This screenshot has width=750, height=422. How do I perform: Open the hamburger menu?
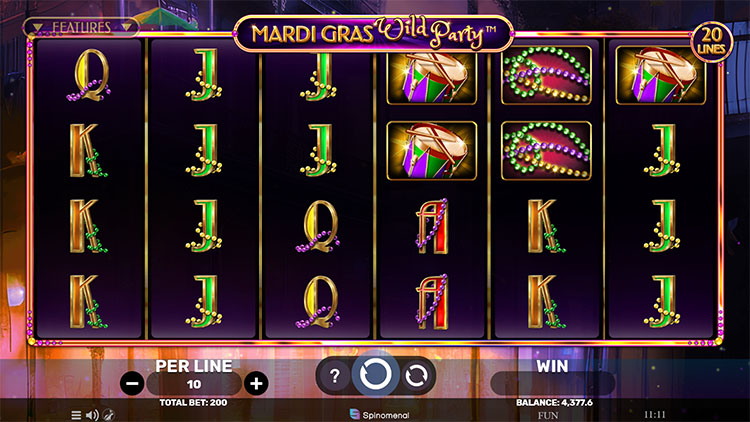coord(76,414)
